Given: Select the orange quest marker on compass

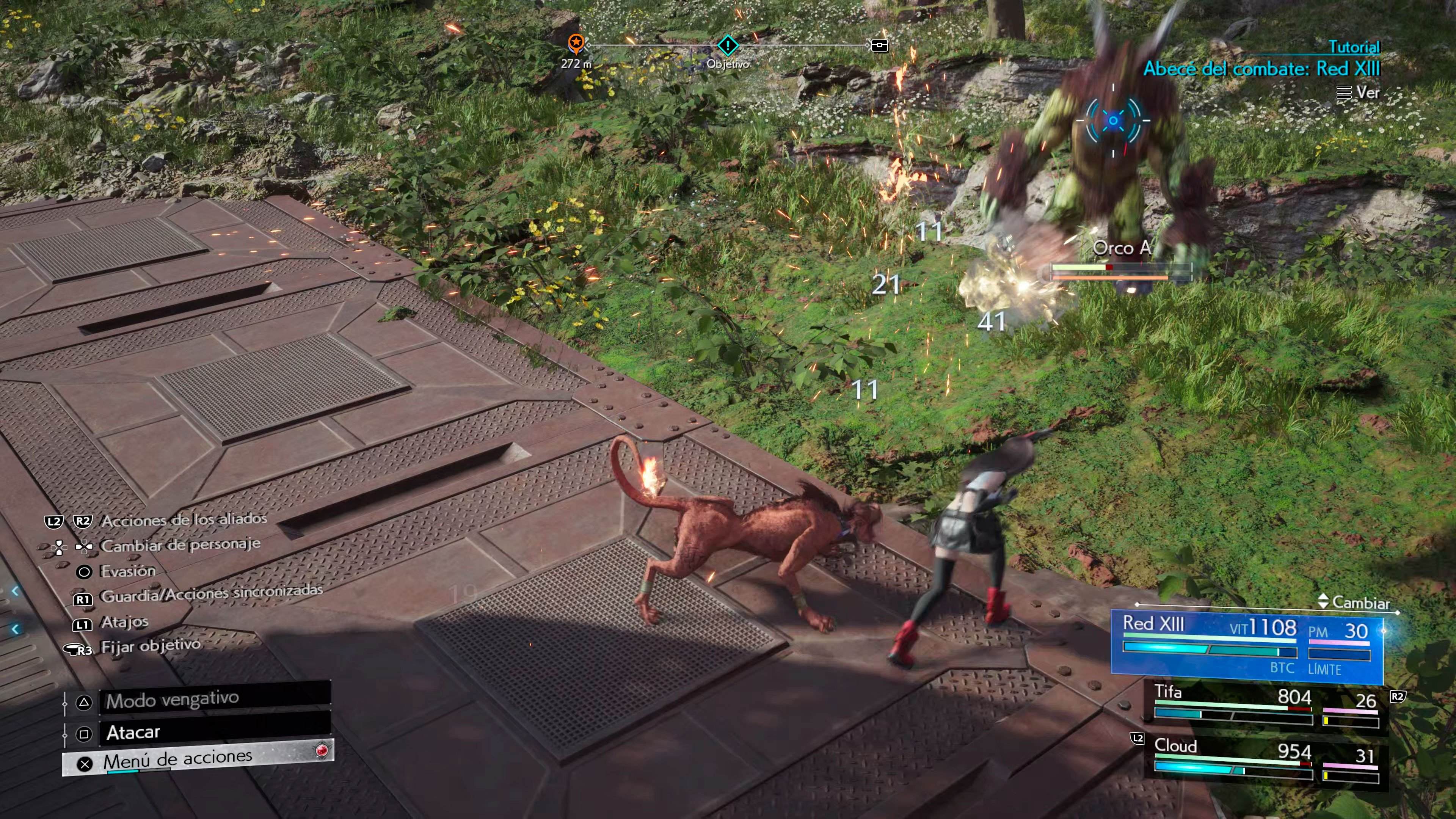Looking at the screenshot, I should 576,42.
